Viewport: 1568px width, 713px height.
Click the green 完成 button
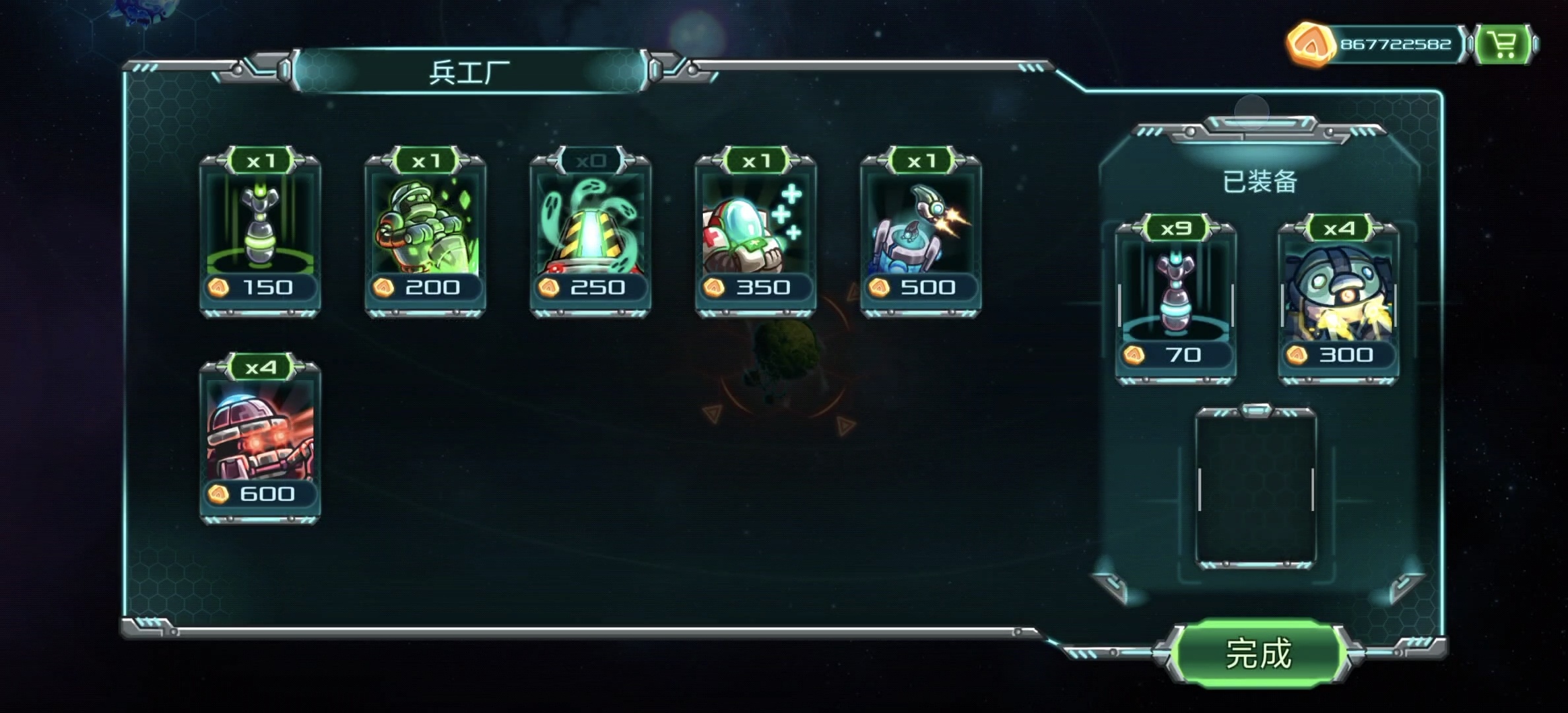click(1258, 654)
